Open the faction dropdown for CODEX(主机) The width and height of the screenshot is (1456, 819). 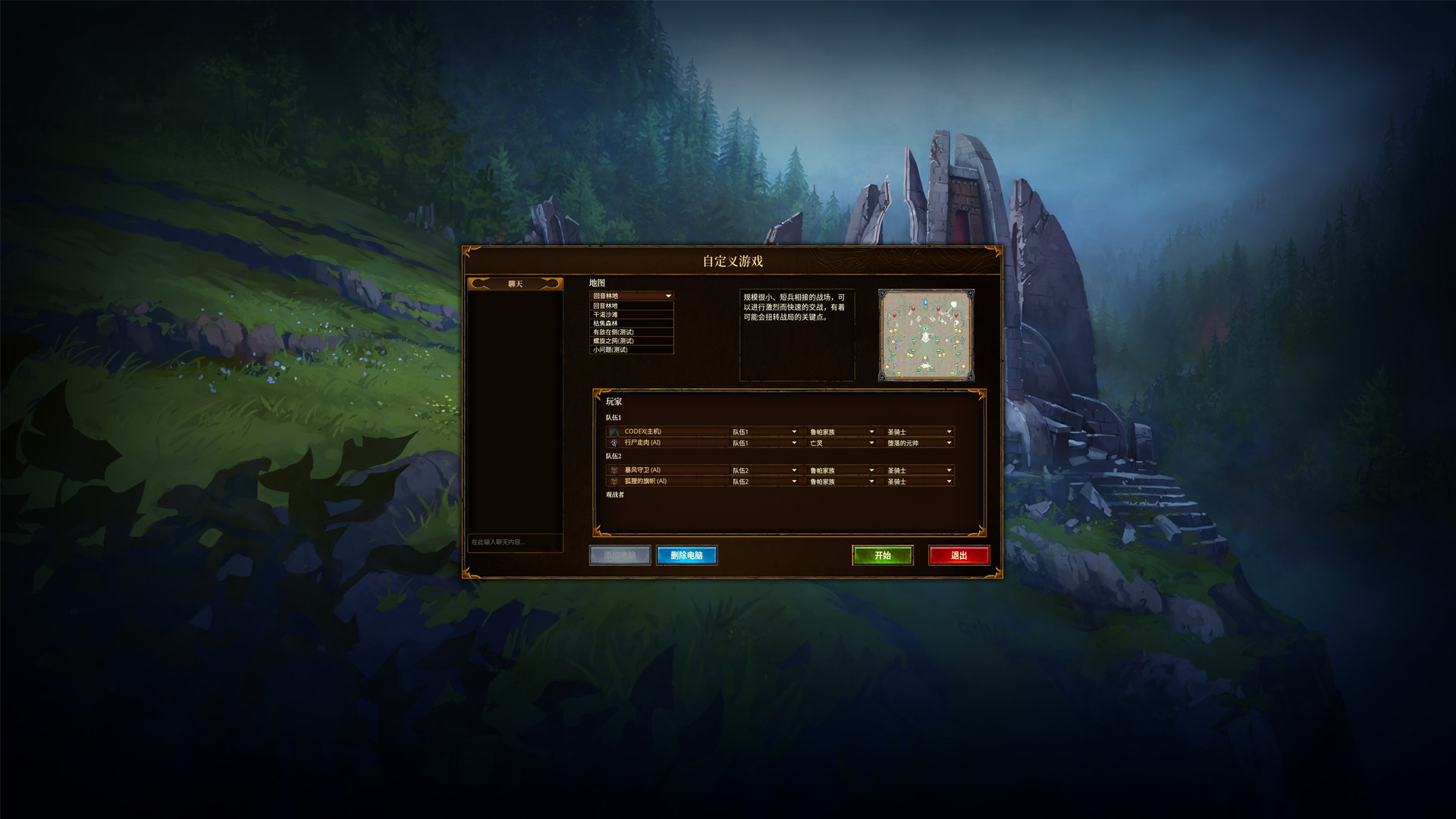click(x=842, y=431)
